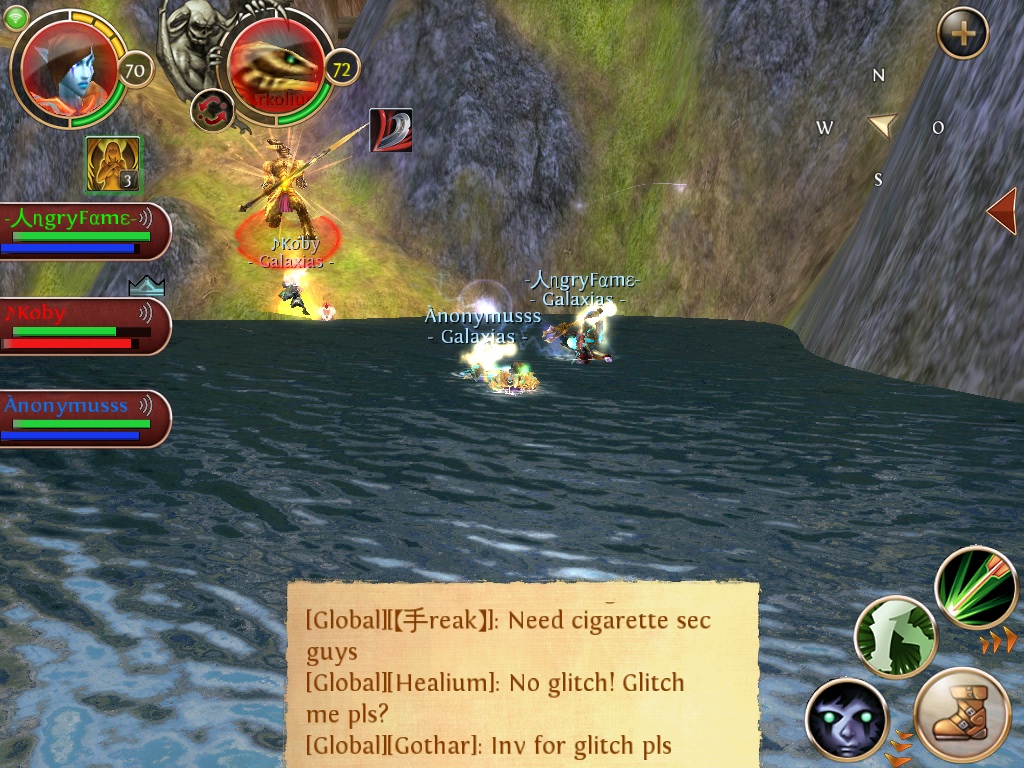
Task: Activate the green arrow shot ability
Action: 976,588
